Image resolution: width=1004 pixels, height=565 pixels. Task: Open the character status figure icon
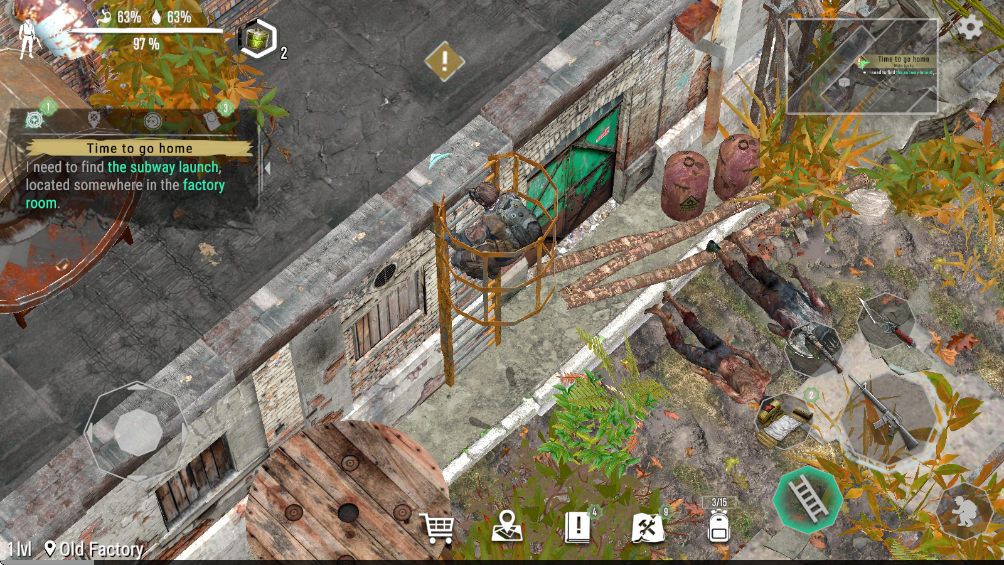tap(27, 36)
